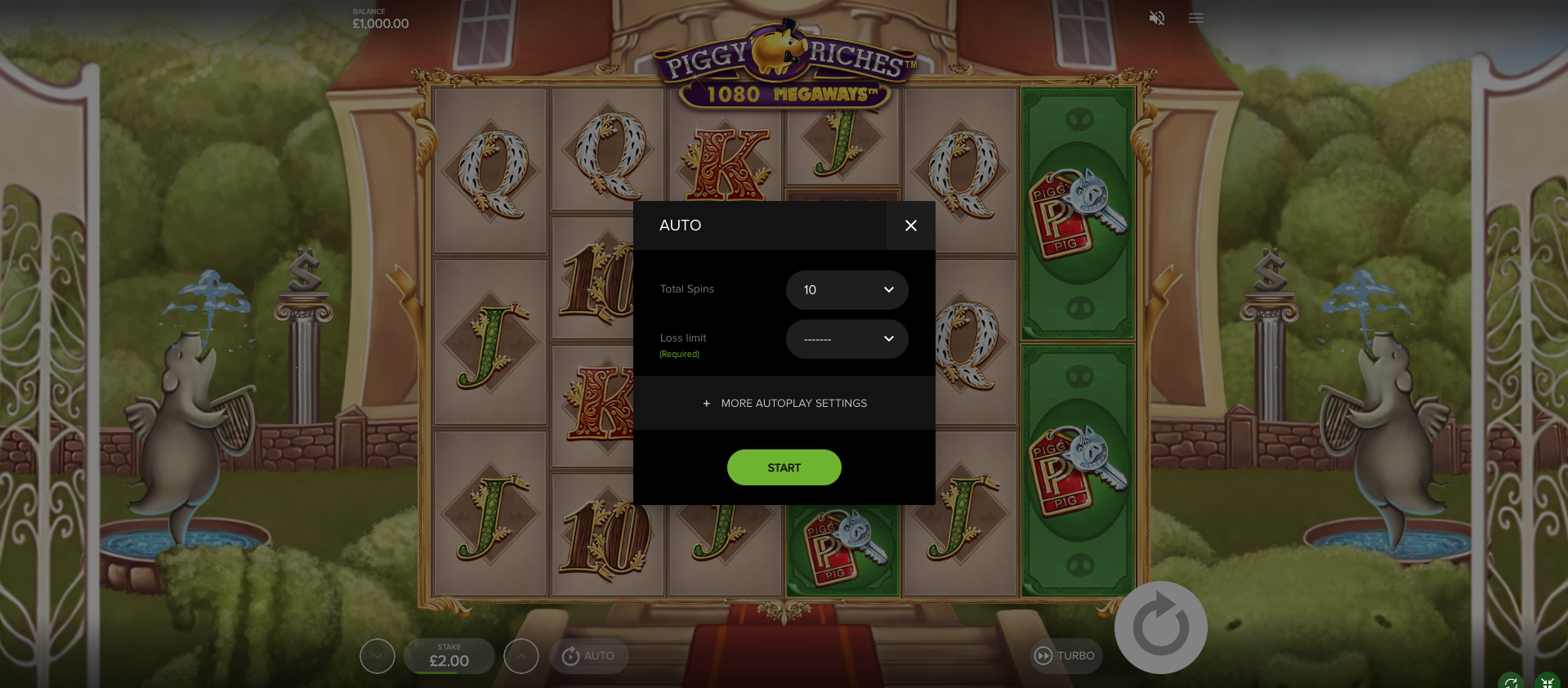Increase the stake with the up arrow
The width and height of the screenshot is (1568, 688).
click(x=521, y=656)
